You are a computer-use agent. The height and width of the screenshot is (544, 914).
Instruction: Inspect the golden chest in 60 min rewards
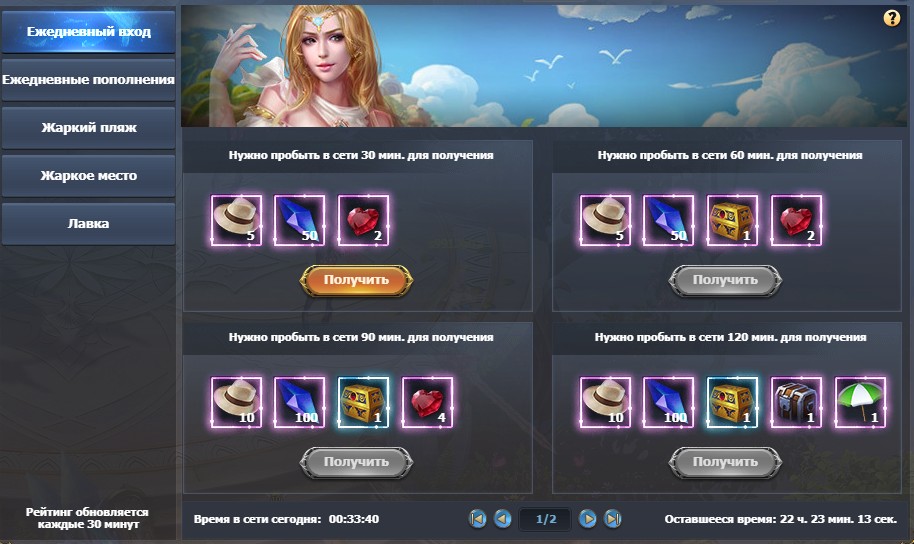732,220
